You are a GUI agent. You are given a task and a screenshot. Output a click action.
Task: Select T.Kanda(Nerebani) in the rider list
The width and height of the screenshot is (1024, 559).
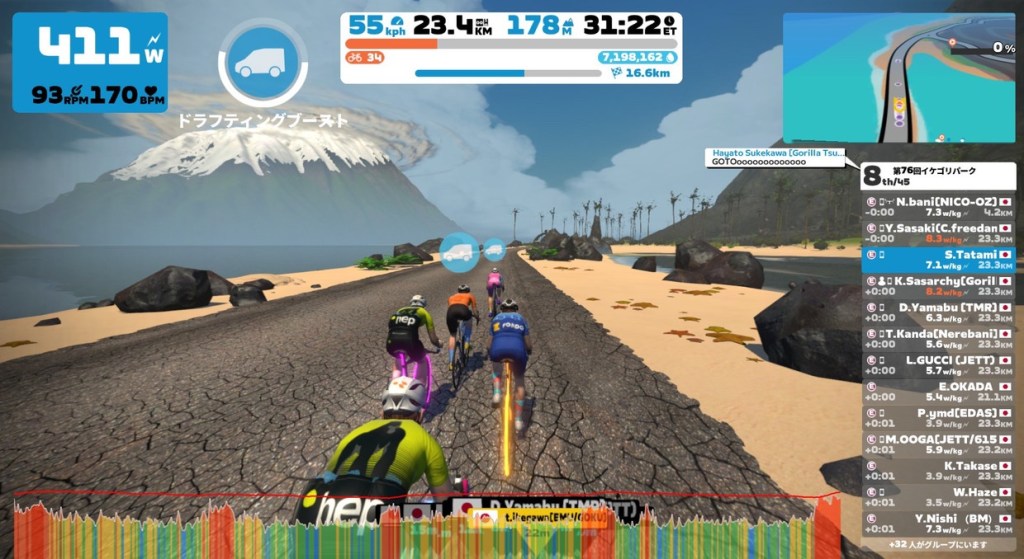(938, 338)
